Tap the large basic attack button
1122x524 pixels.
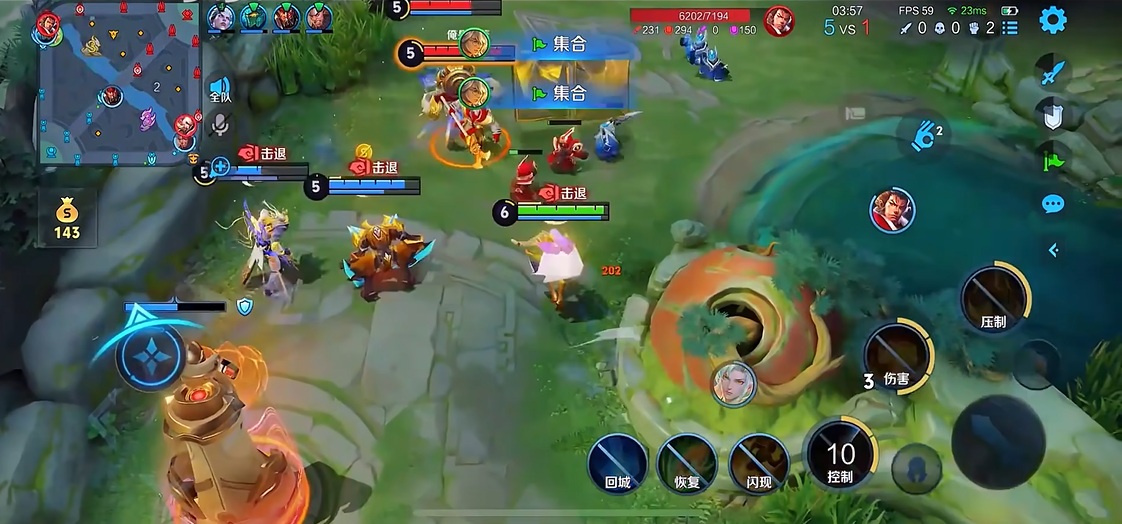click(x=997, y=441)
